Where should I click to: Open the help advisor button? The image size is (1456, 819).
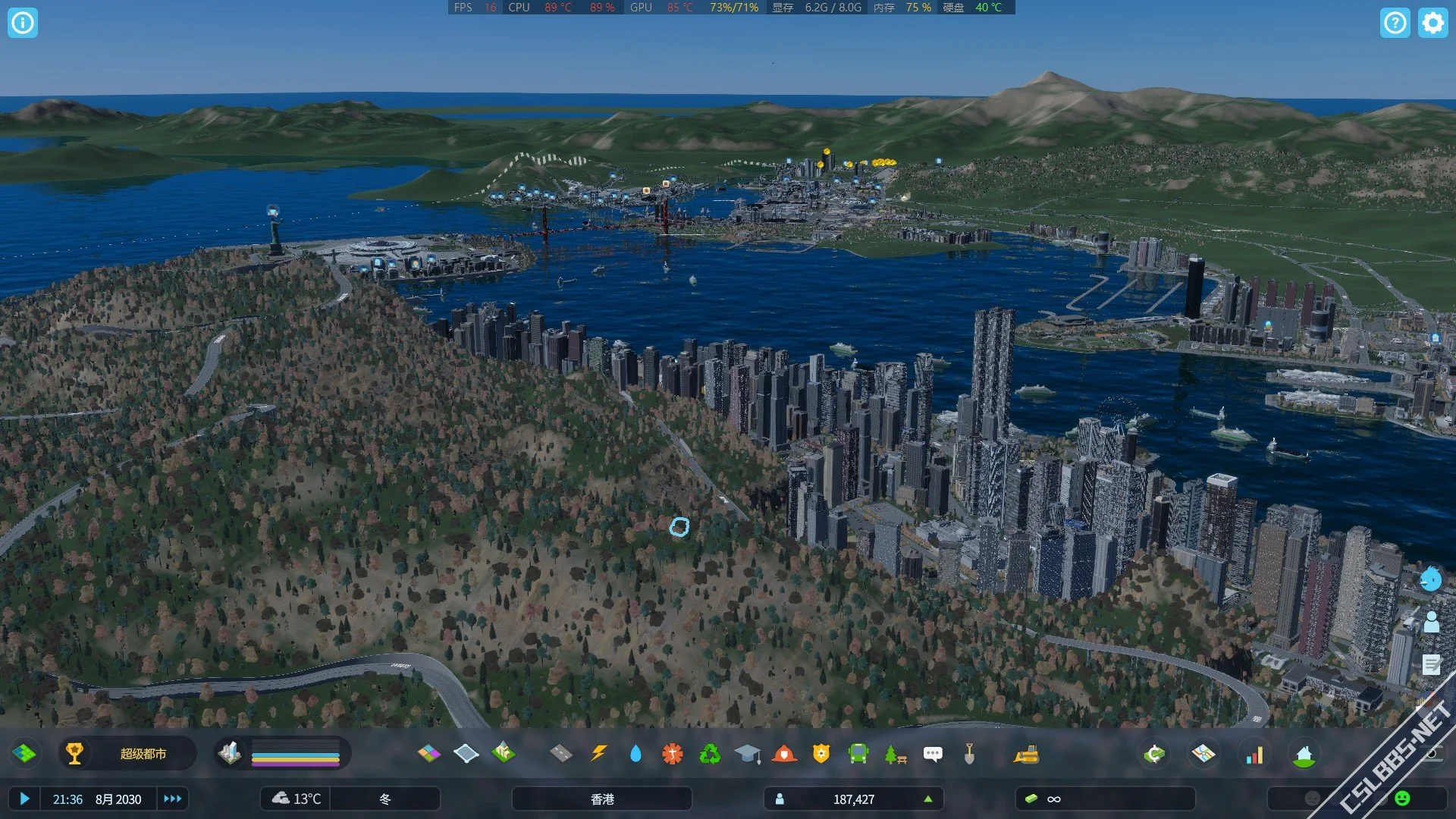pos(1395,23)
